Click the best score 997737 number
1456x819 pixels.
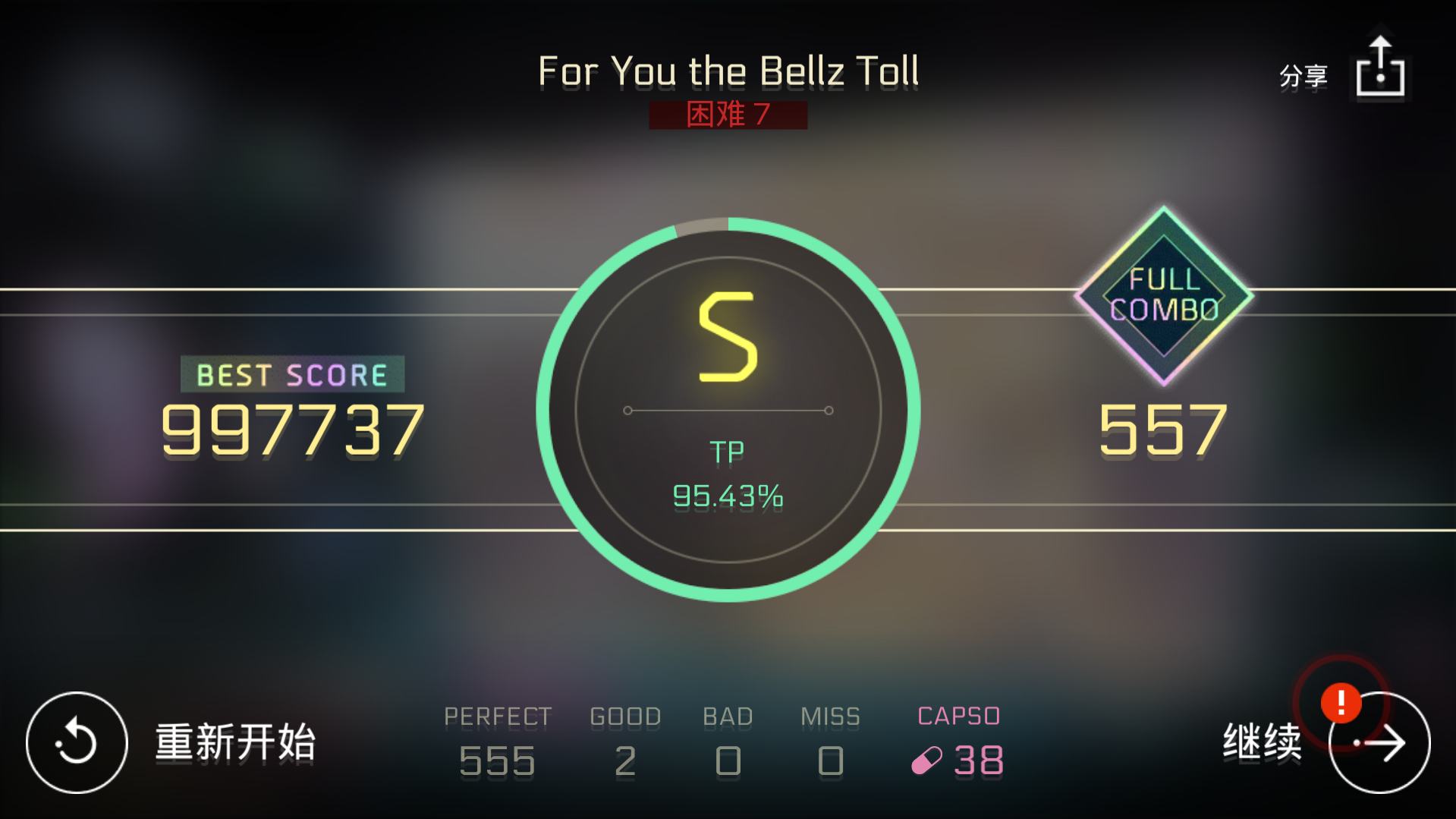pyautogui.click(x=293, y=430)
